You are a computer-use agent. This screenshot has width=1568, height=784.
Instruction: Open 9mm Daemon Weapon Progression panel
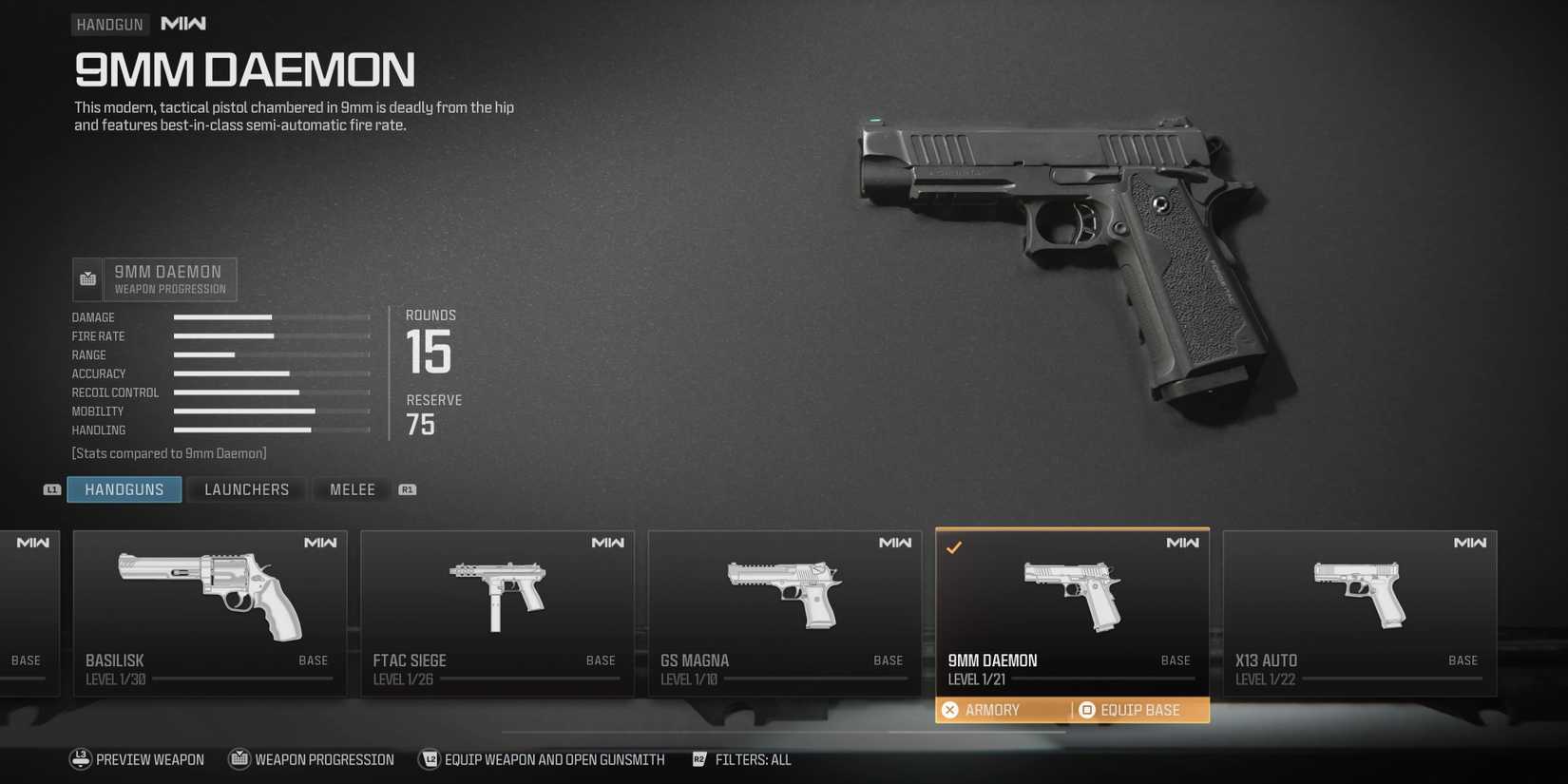click(155, 279)
